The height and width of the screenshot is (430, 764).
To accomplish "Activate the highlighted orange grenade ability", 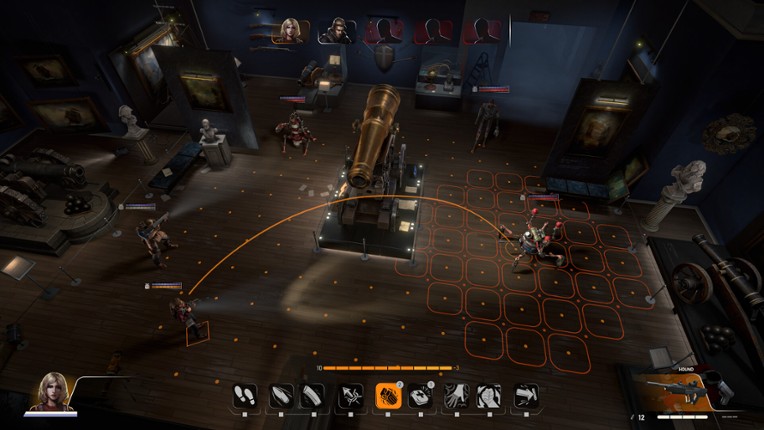I will click(x=387, y=395).
